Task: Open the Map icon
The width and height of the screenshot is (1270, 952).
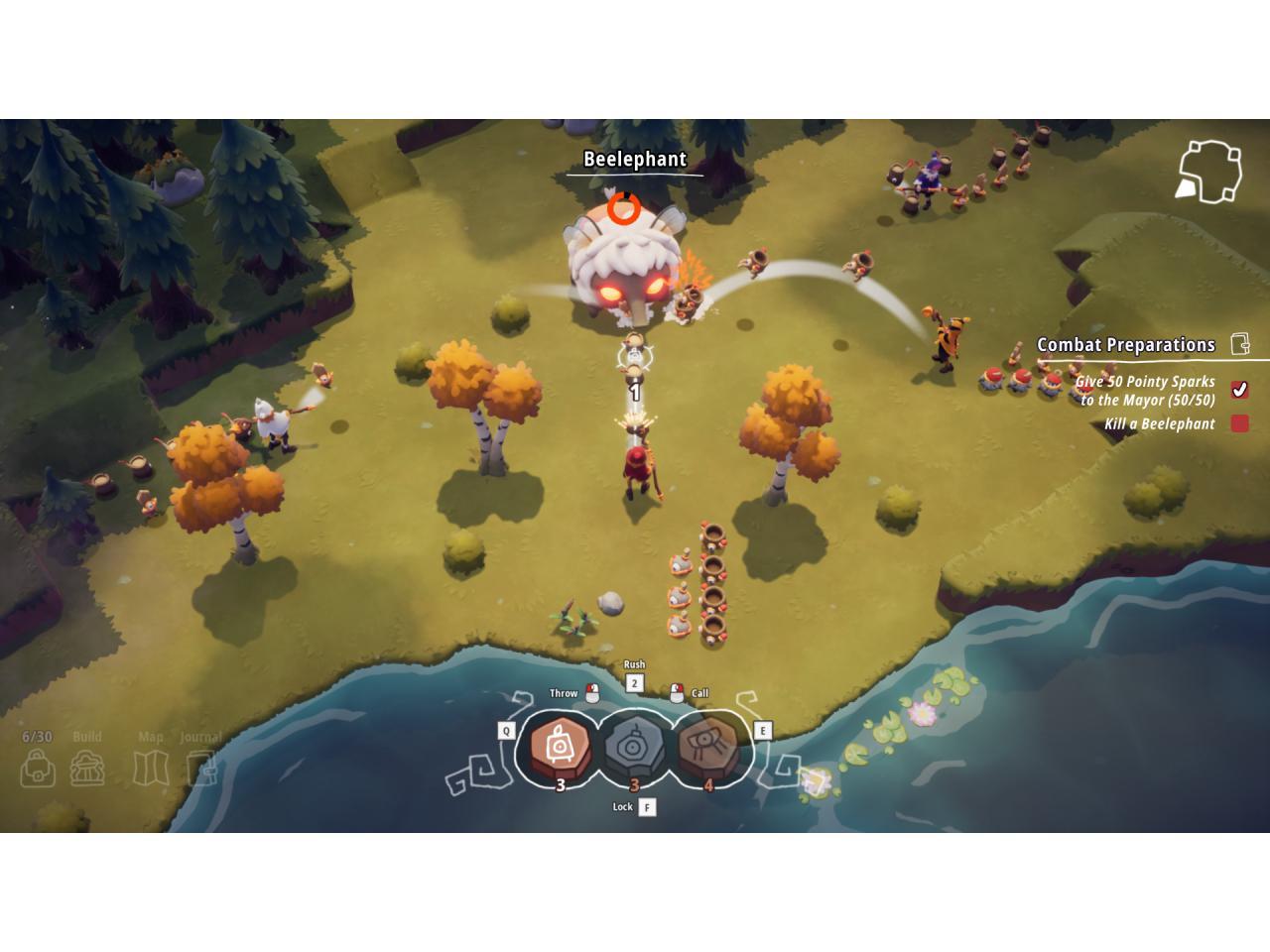Action: (x=151, y=768)
